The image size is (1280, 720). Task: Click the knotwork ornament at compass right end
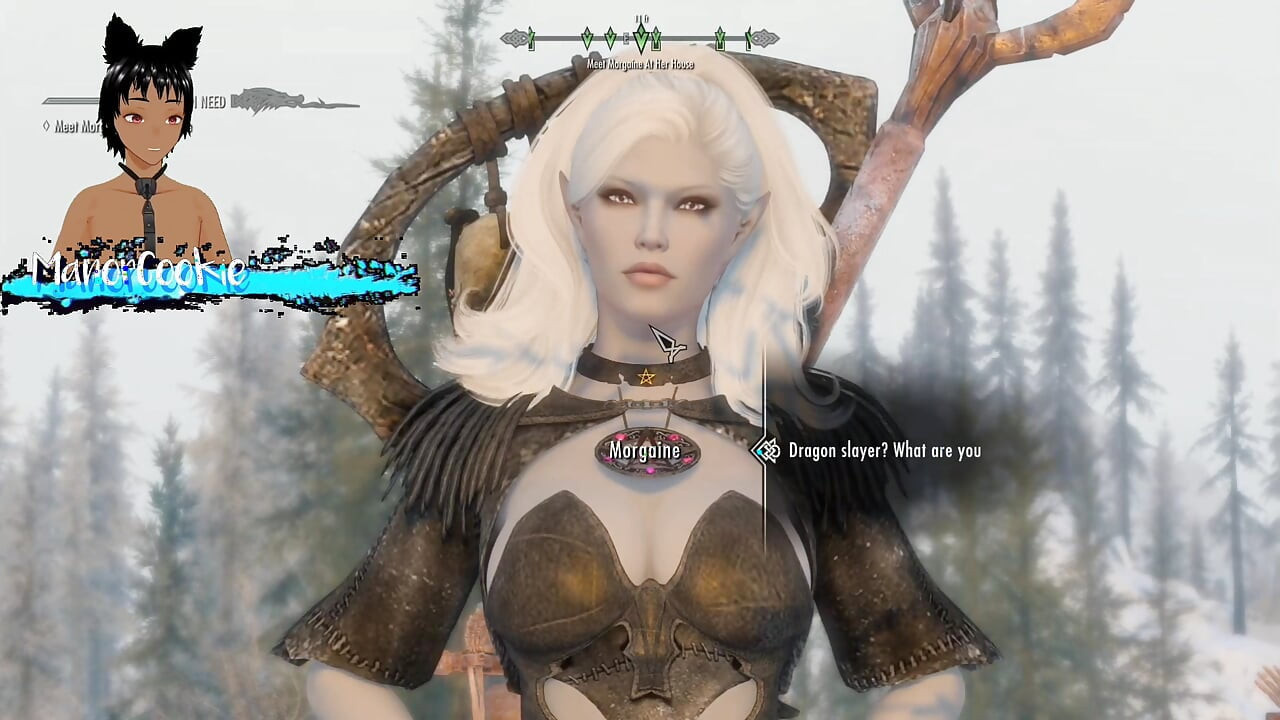click(x=764, y=36)
